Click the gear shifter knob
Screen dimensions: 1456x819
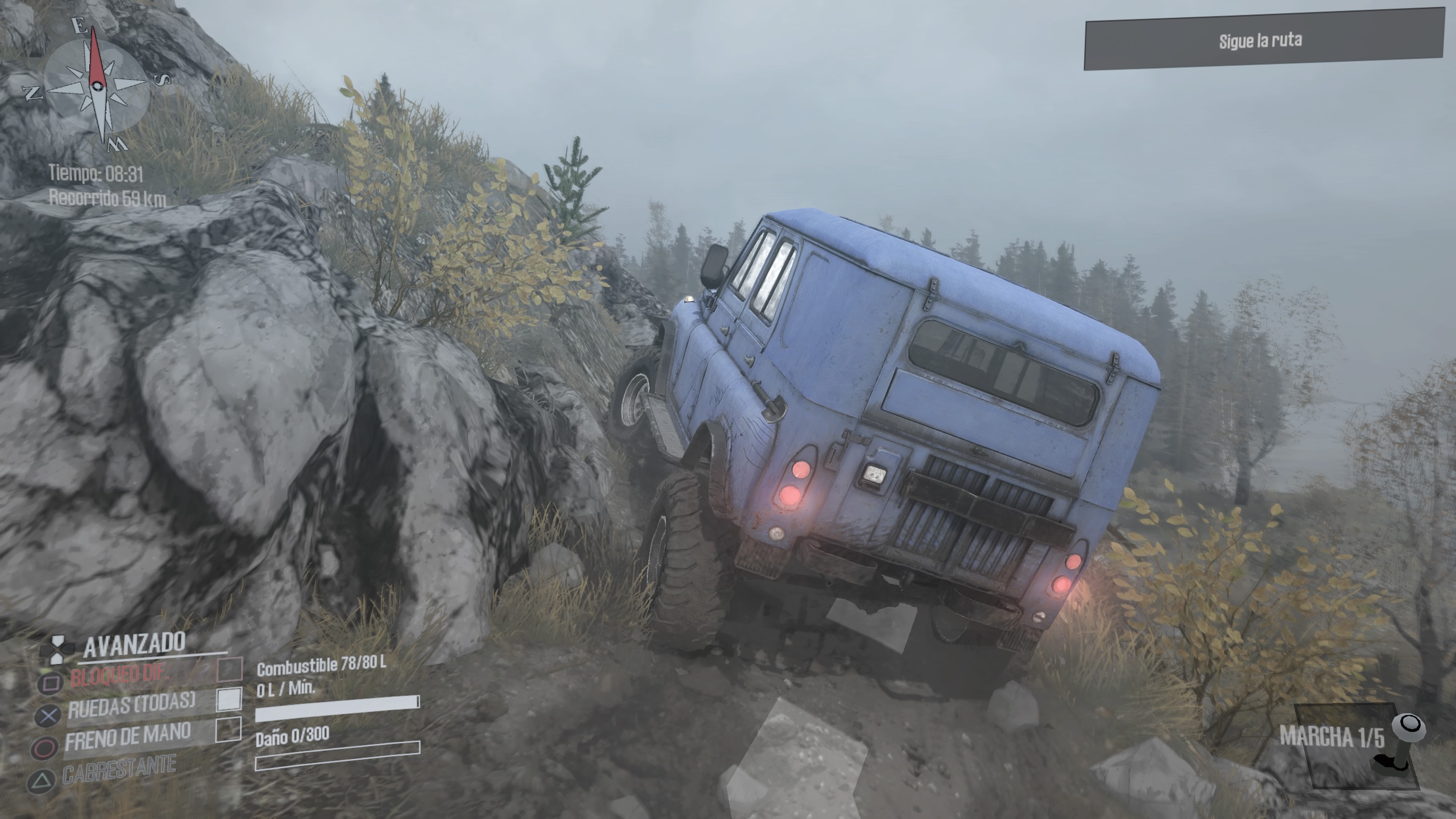[x=1409, y=725]
